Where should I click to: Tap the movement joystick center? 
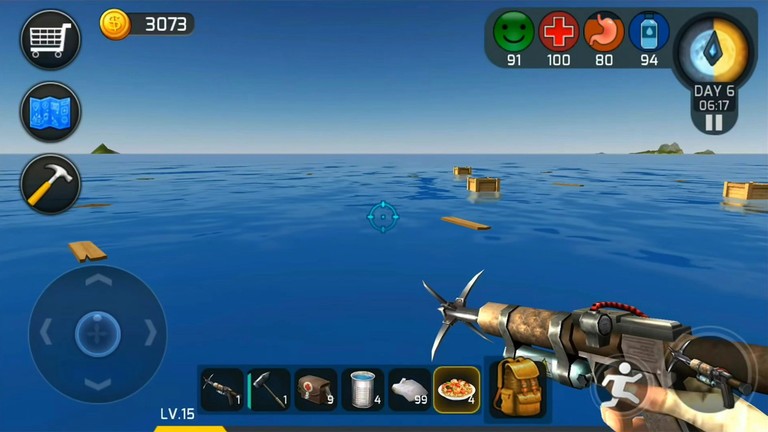click(x=97, y=333)
